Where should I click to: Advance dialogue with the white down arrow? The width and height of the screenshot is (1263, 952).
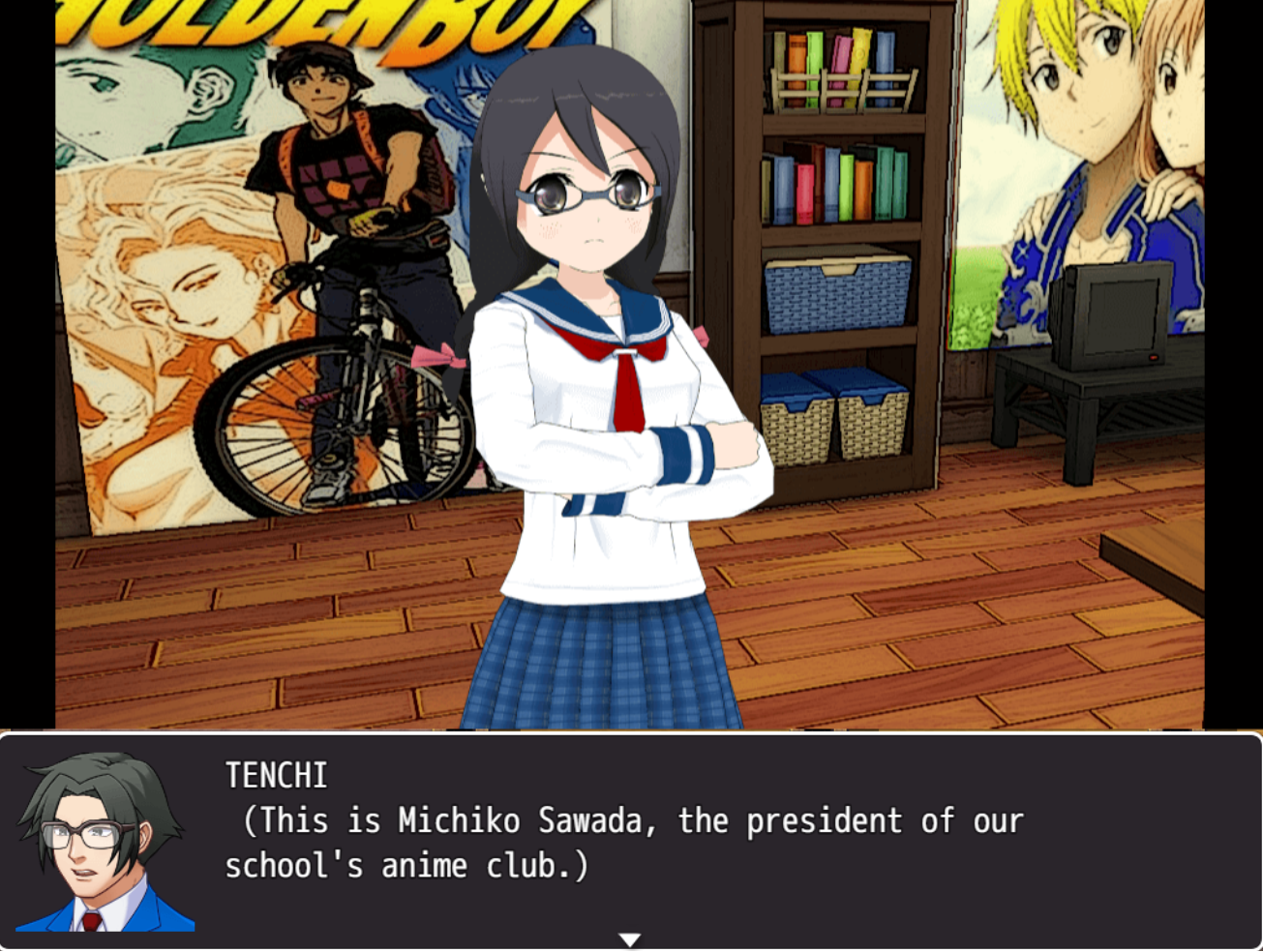pos(630,939)
